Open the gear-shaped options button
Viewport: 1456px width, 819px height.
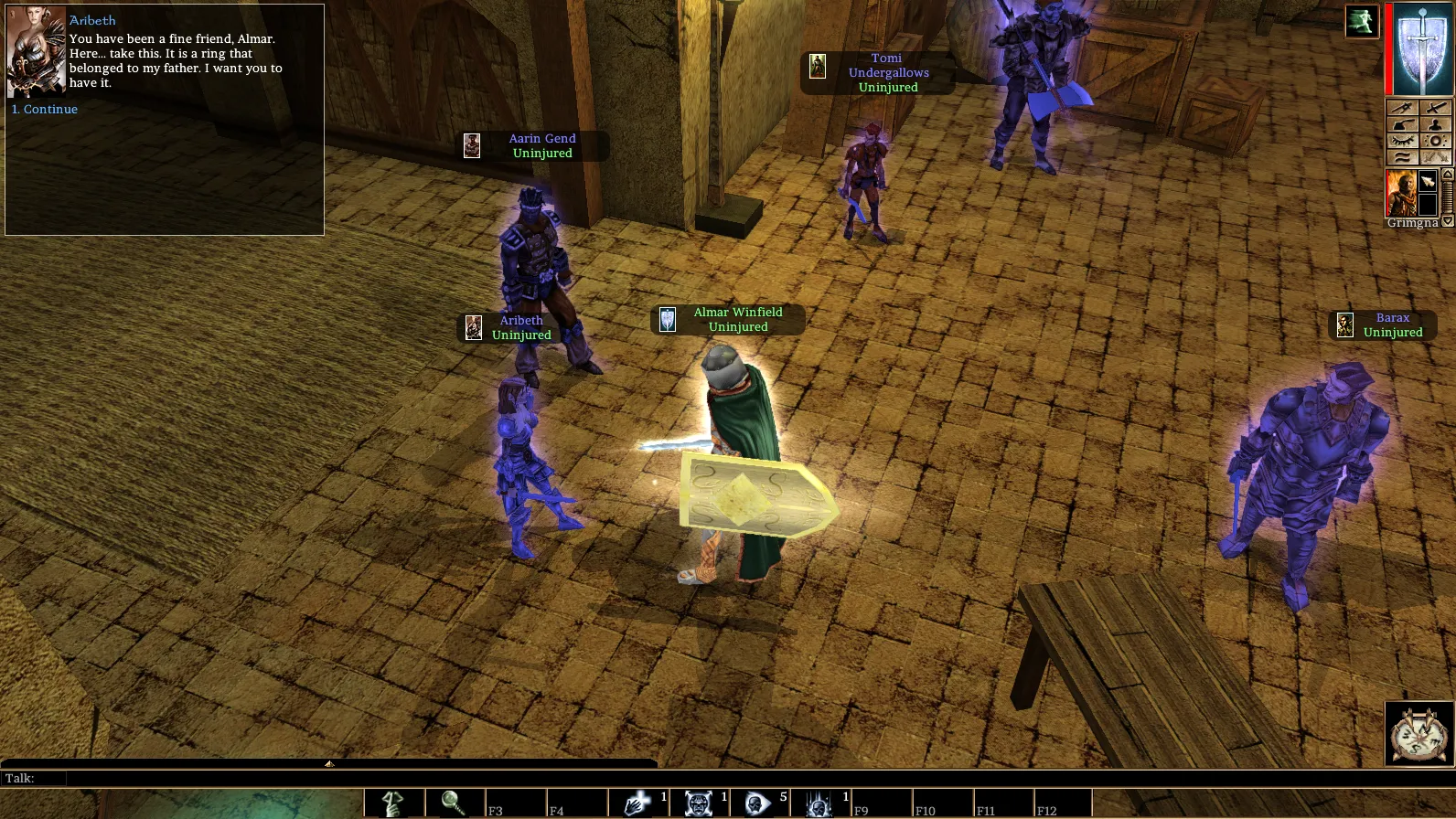coord(1435,141)
